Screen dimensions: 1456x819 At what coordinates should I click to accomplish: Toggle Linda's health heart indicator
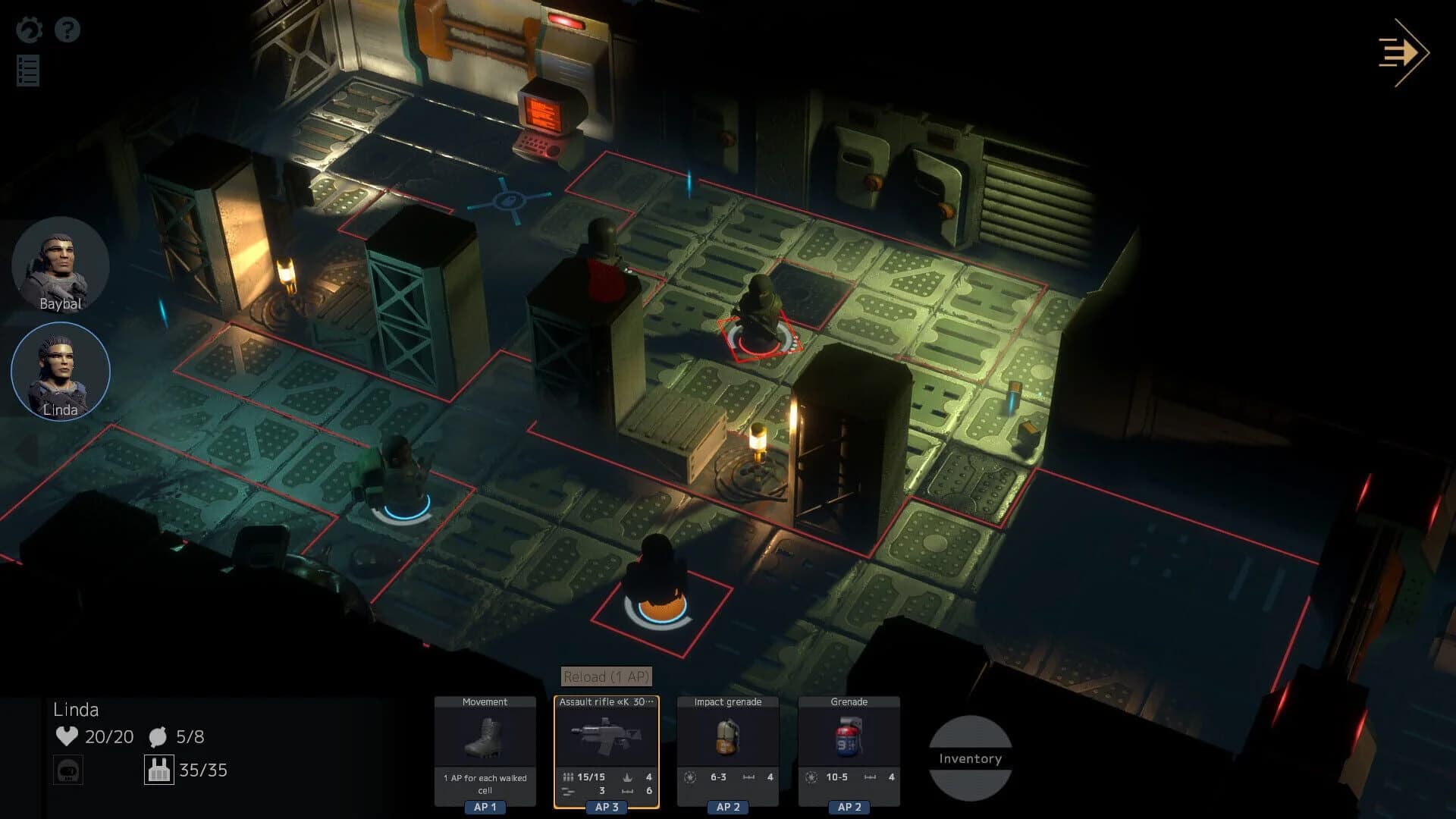point(67,736)
